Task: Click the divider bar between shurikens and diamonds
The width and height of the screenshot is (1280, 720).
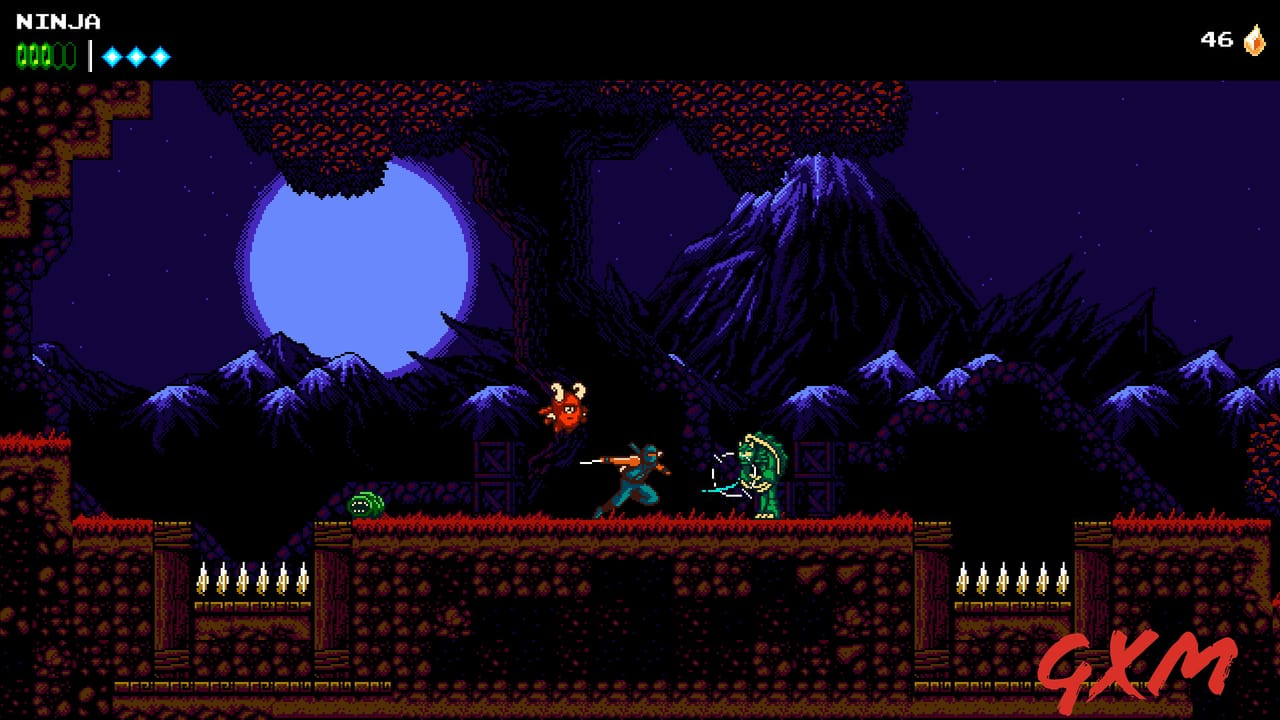Action: 90,55
